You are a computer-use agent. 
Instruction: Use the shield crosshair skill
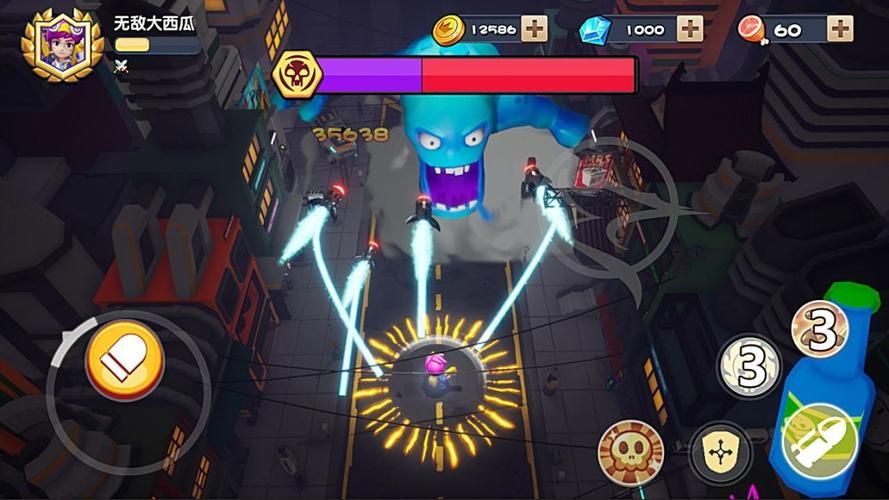click(714, 450)
